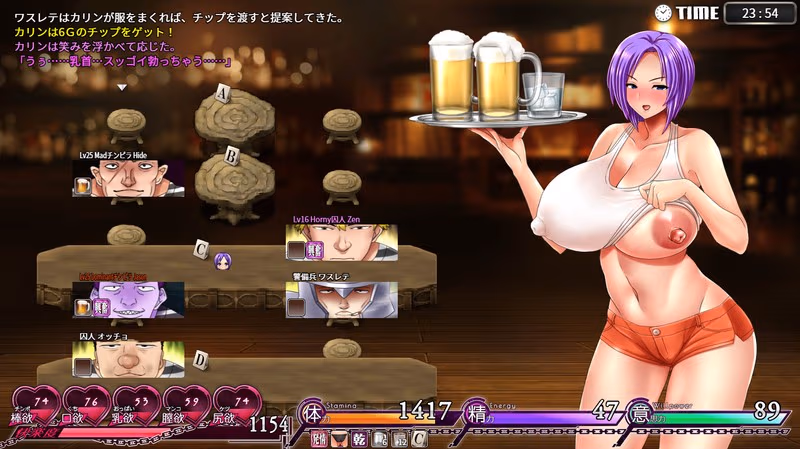
Task: Go to counter marker C
Action: 202,247
